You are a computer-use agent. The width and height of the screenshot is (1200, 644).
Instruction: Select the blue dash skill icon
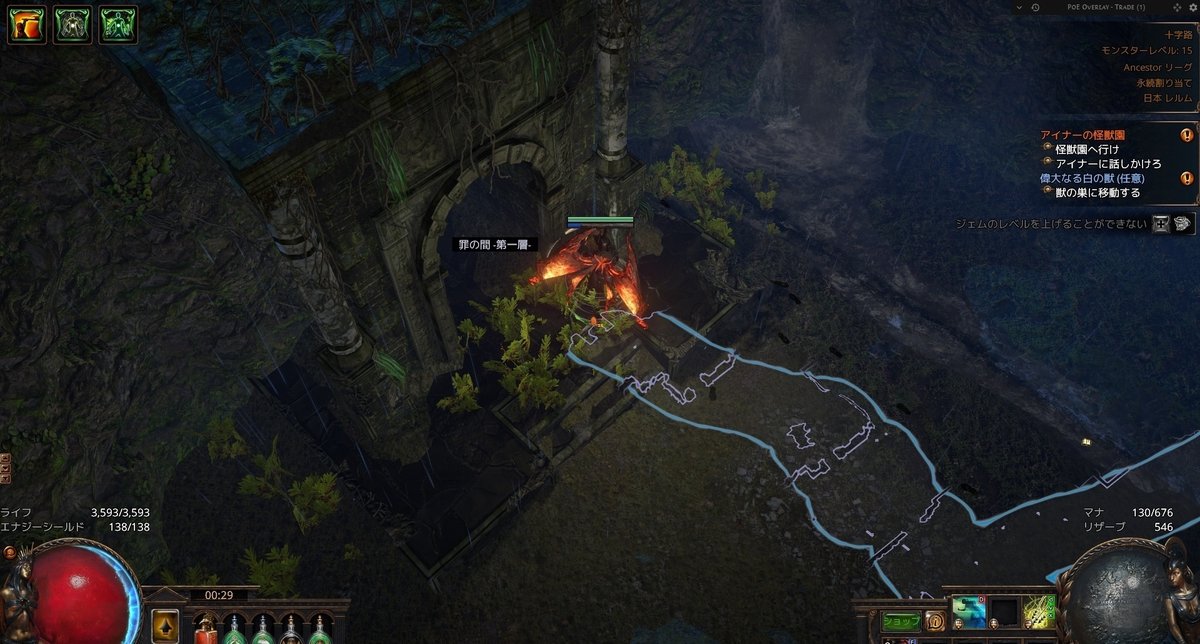(x=967, y=612)
